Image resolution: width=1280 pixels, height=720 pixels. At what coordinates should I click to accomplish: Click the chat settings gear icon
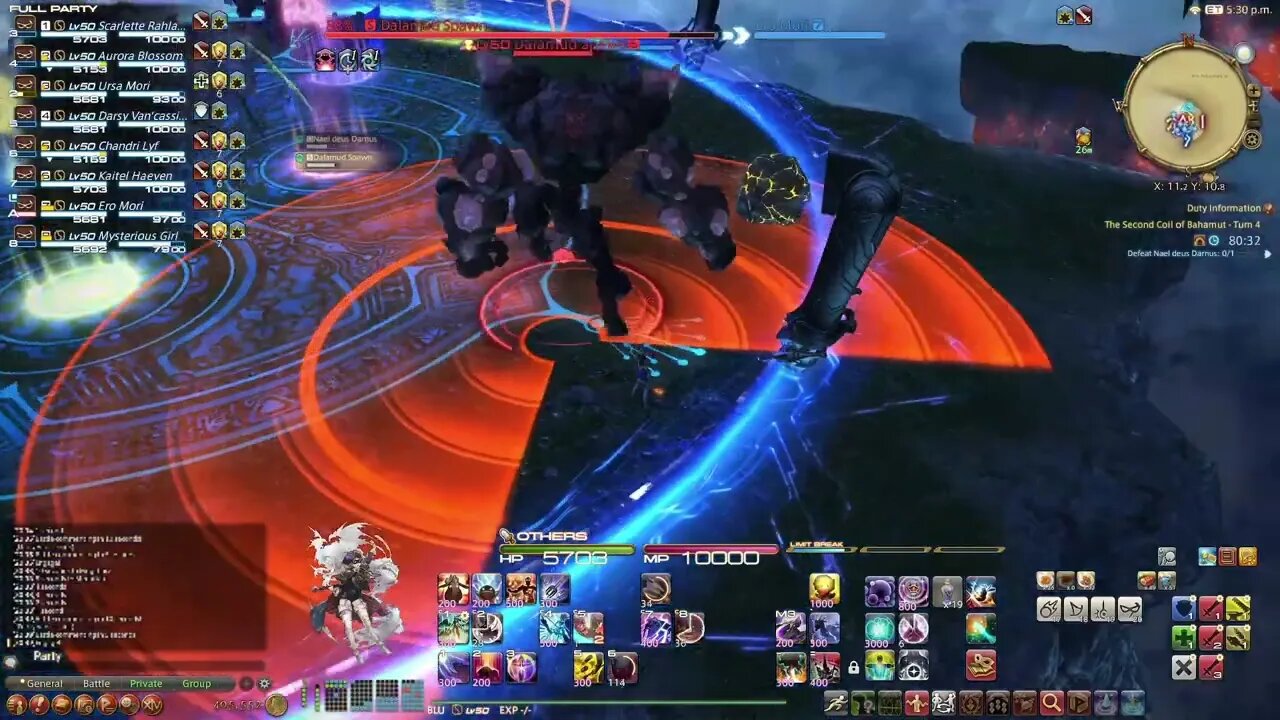pyautogui.click(x=264, y=683)
